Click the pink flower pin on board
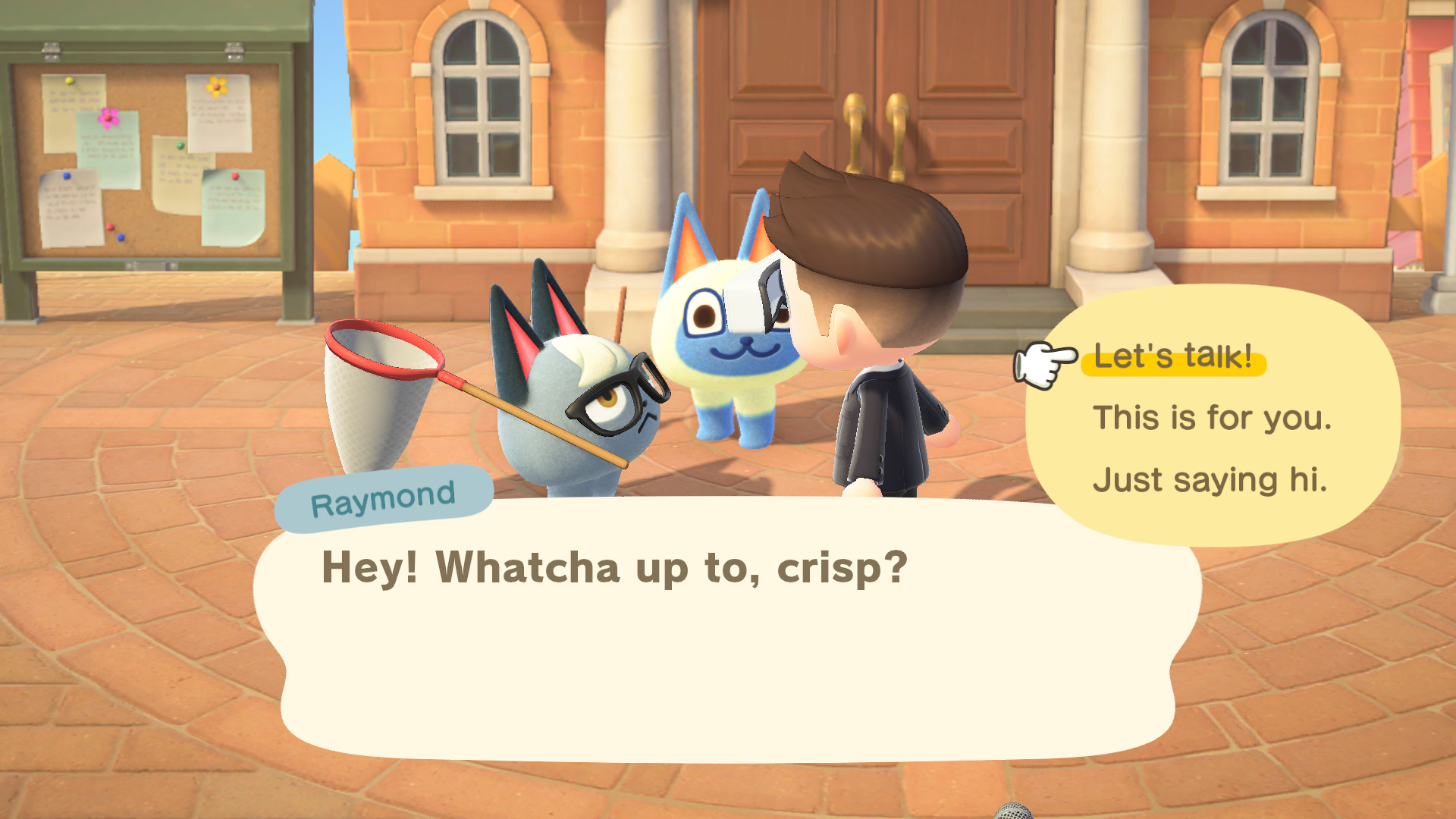1456x819 pixels. pos(107,118)
